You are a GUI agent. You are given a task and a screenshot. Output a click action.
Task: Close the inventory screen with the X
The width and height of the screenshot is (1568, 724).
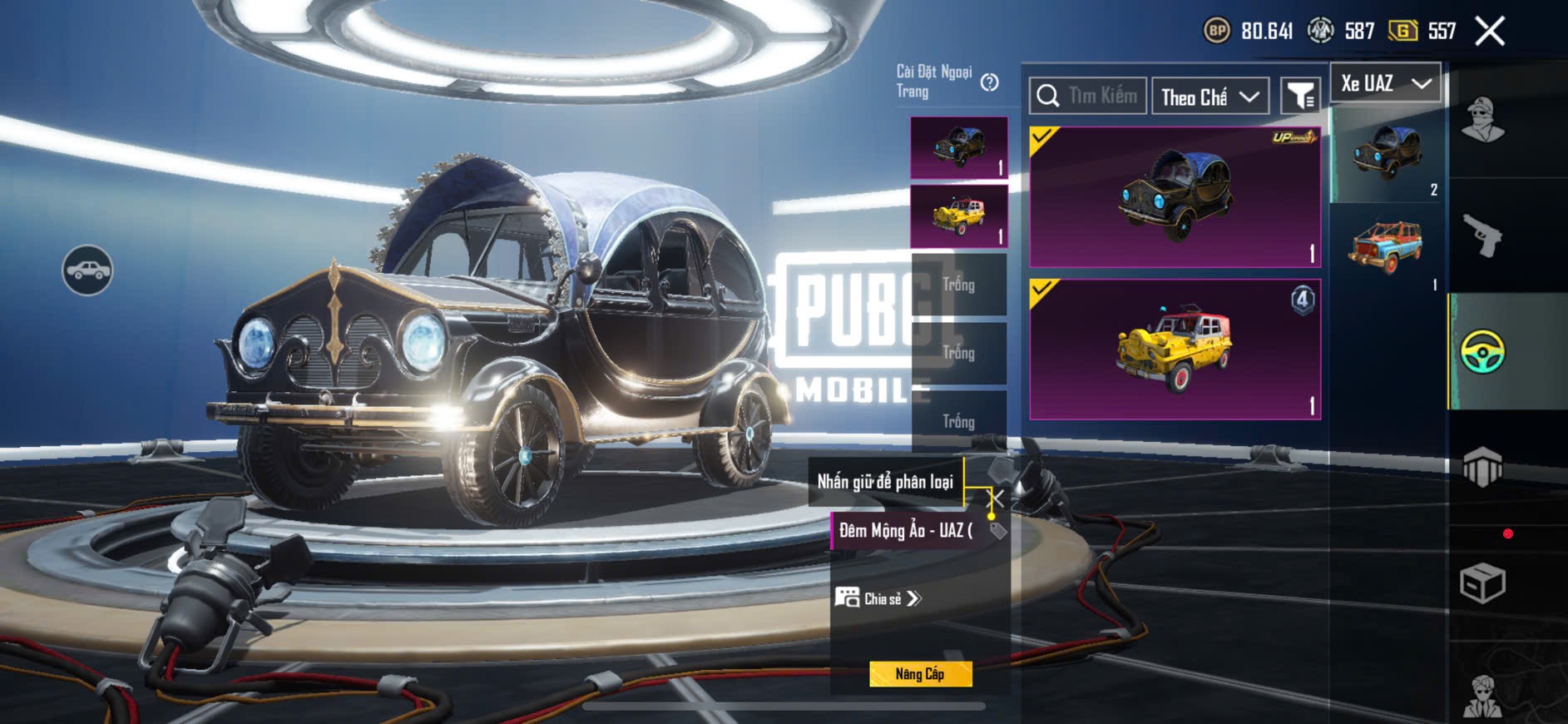tap(1489, 32)
